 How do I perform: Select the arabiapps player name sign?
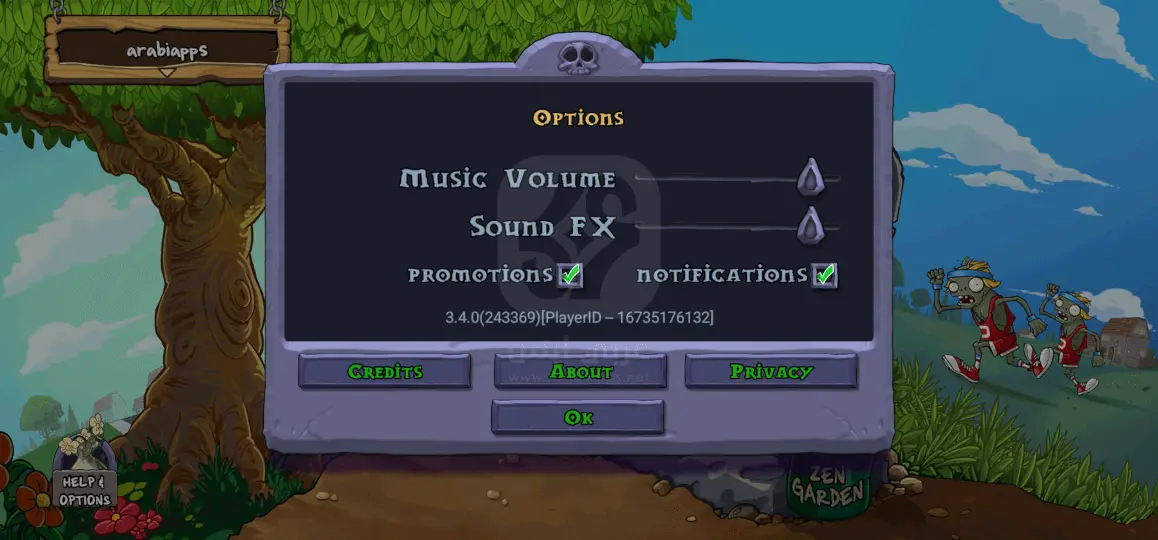coord(167,49)
